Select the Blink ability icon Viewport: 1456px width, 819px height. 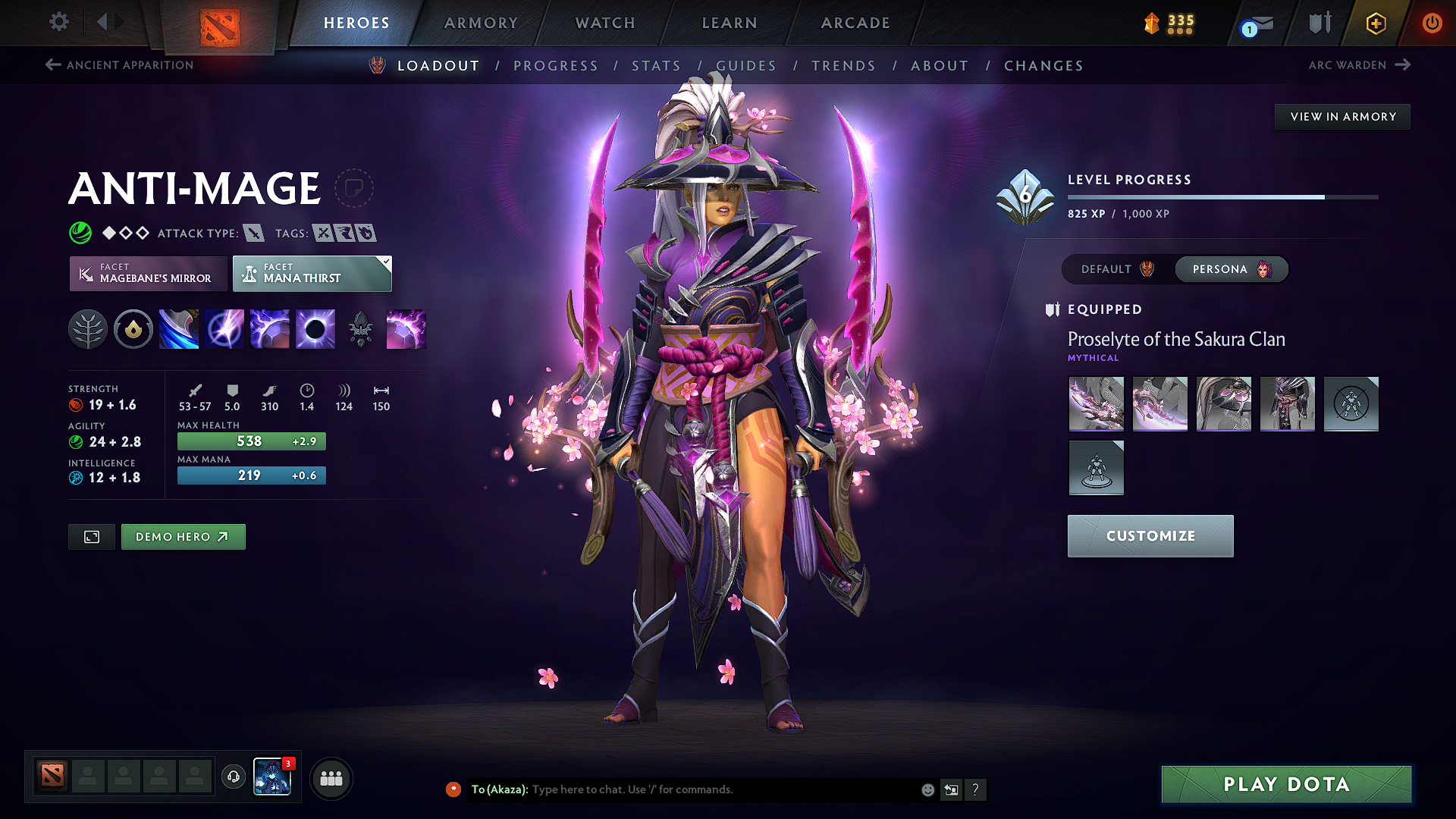(x=224, y=328)
